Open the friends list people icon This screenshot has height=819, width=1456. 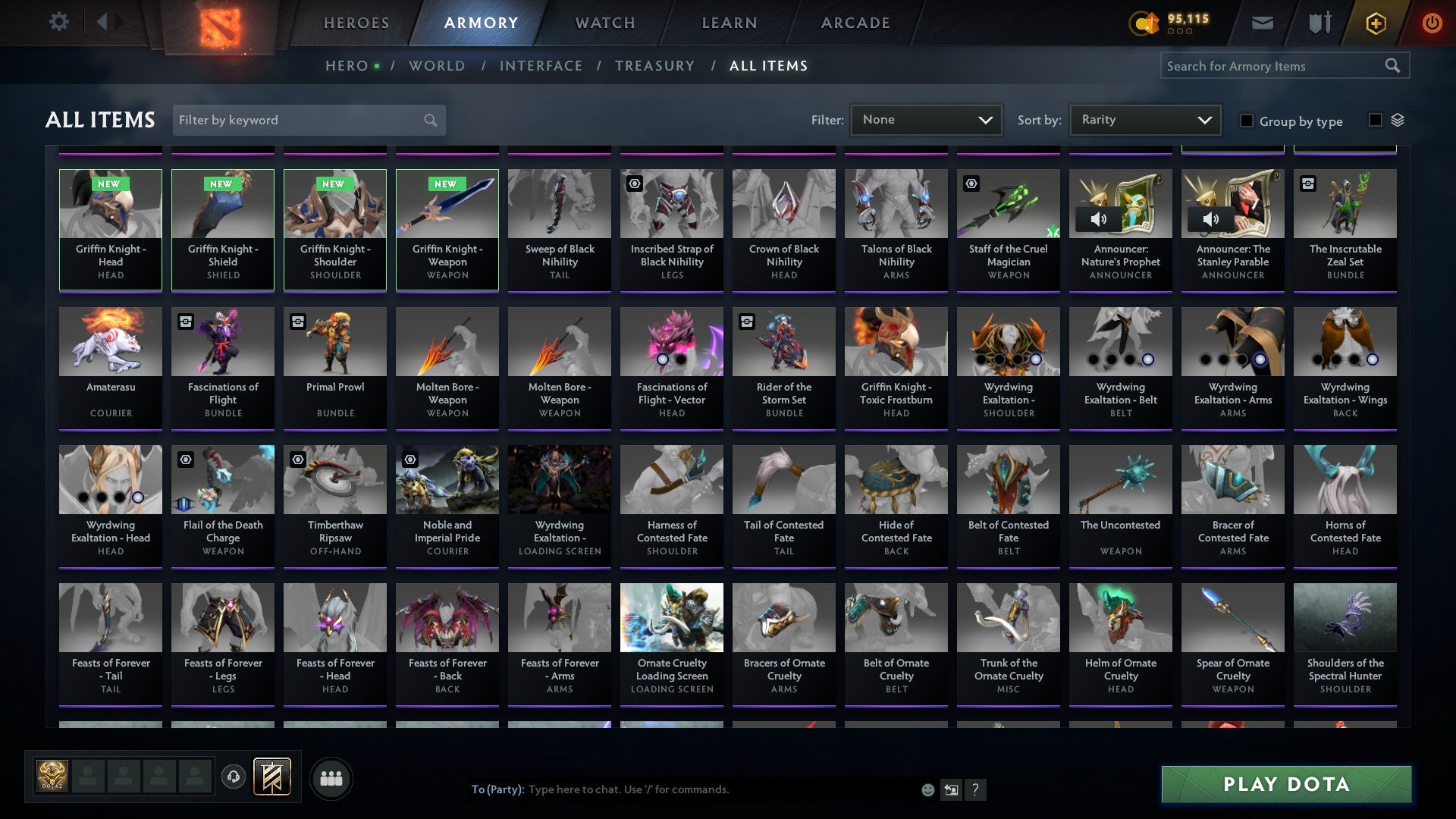tap(331, 777)
